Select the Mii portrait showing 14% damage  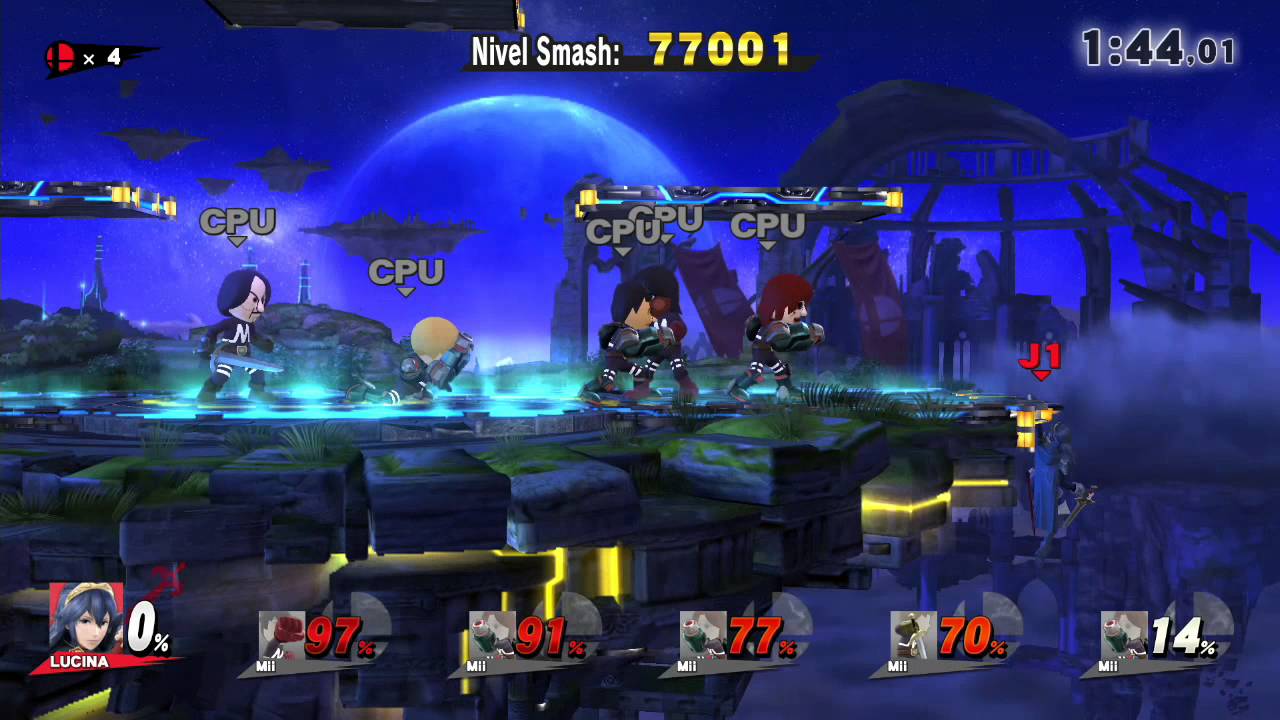point(1124,635)
